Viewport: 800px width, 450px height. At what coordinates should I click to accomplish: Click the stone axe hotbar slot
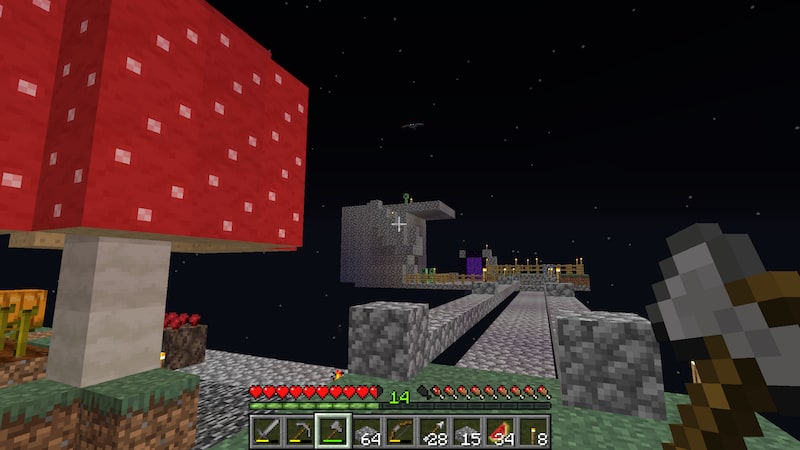pyautogui.click(x=332, y=431)
